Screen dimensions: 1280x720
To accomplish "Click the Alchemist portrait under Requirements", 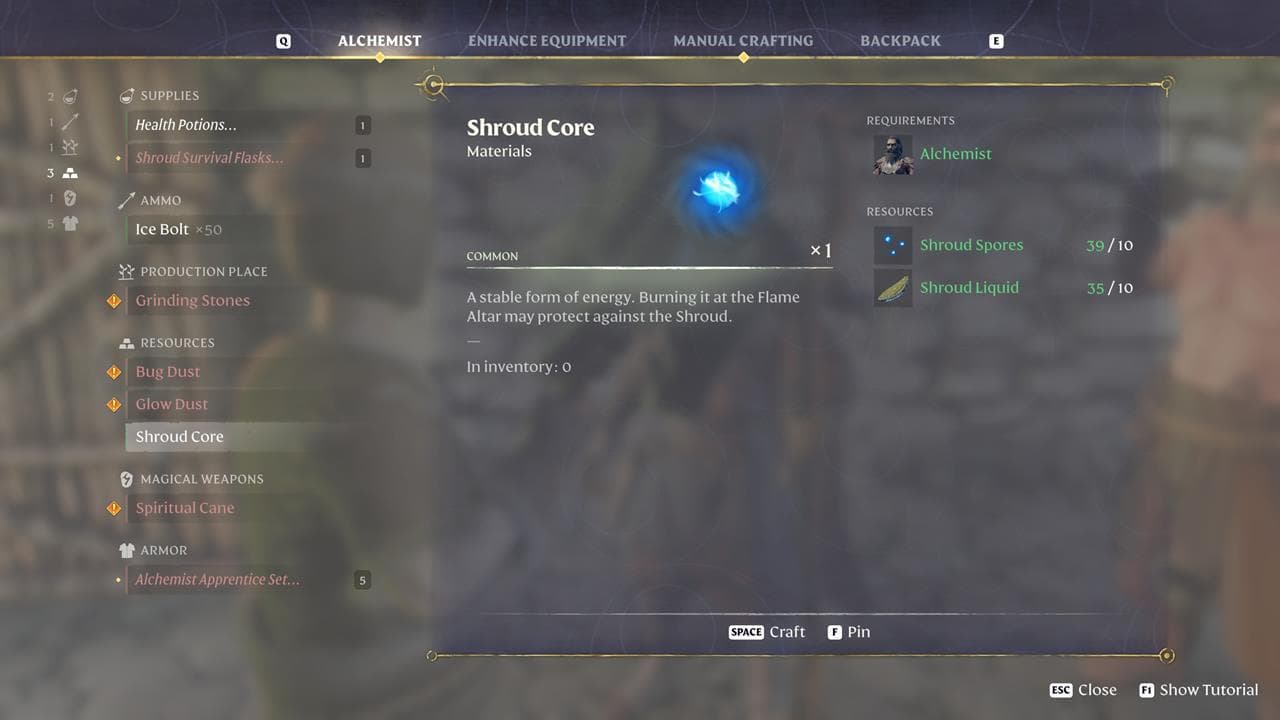I will coord(892,155).
